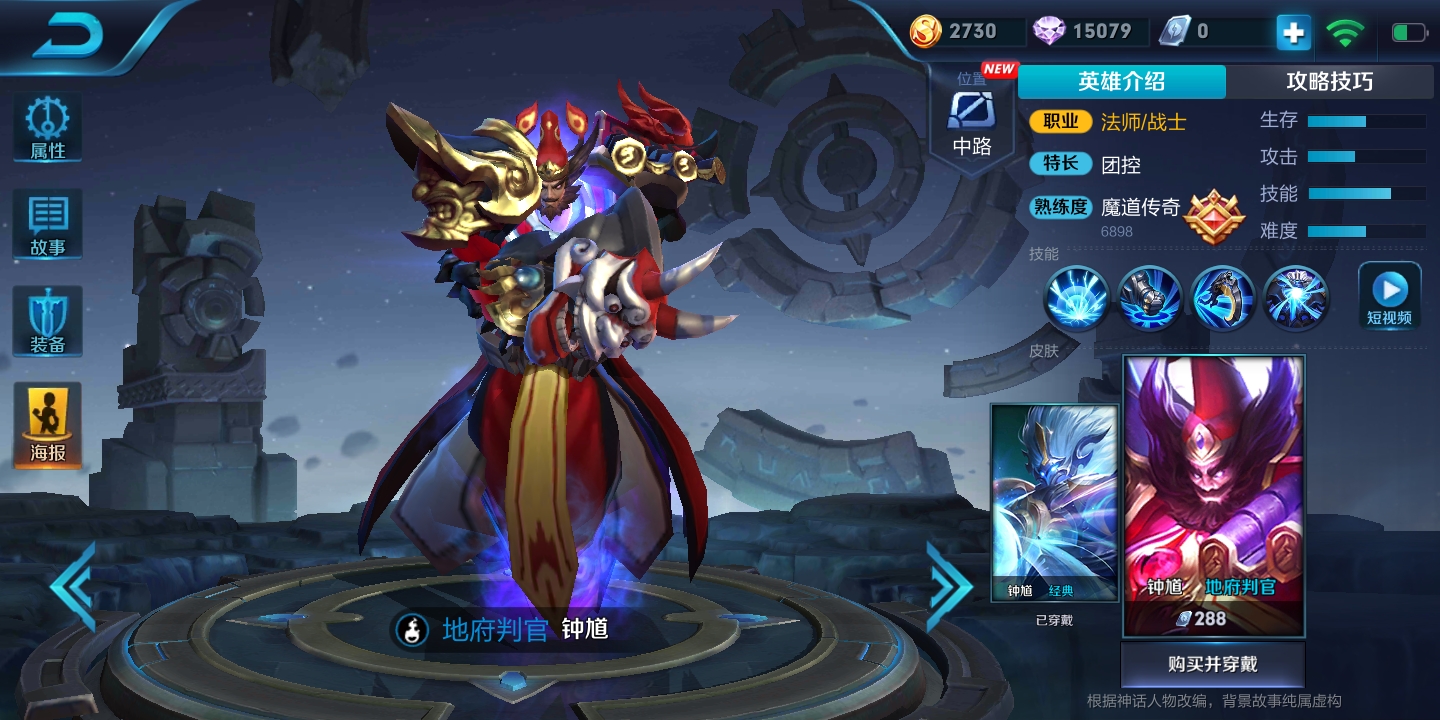Go back using the top-left return arrow

tap(68, 38)
